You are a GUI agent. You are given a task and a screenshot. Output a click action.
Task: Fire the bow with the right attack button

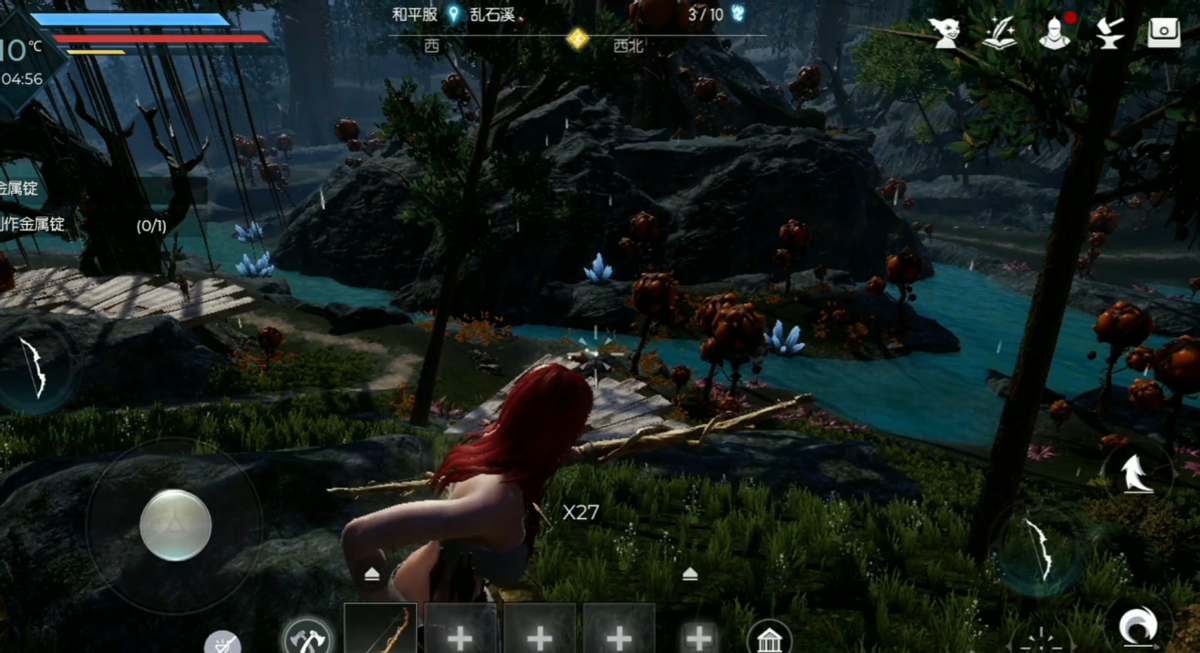pyautogui.click(x=1039, y=549)
